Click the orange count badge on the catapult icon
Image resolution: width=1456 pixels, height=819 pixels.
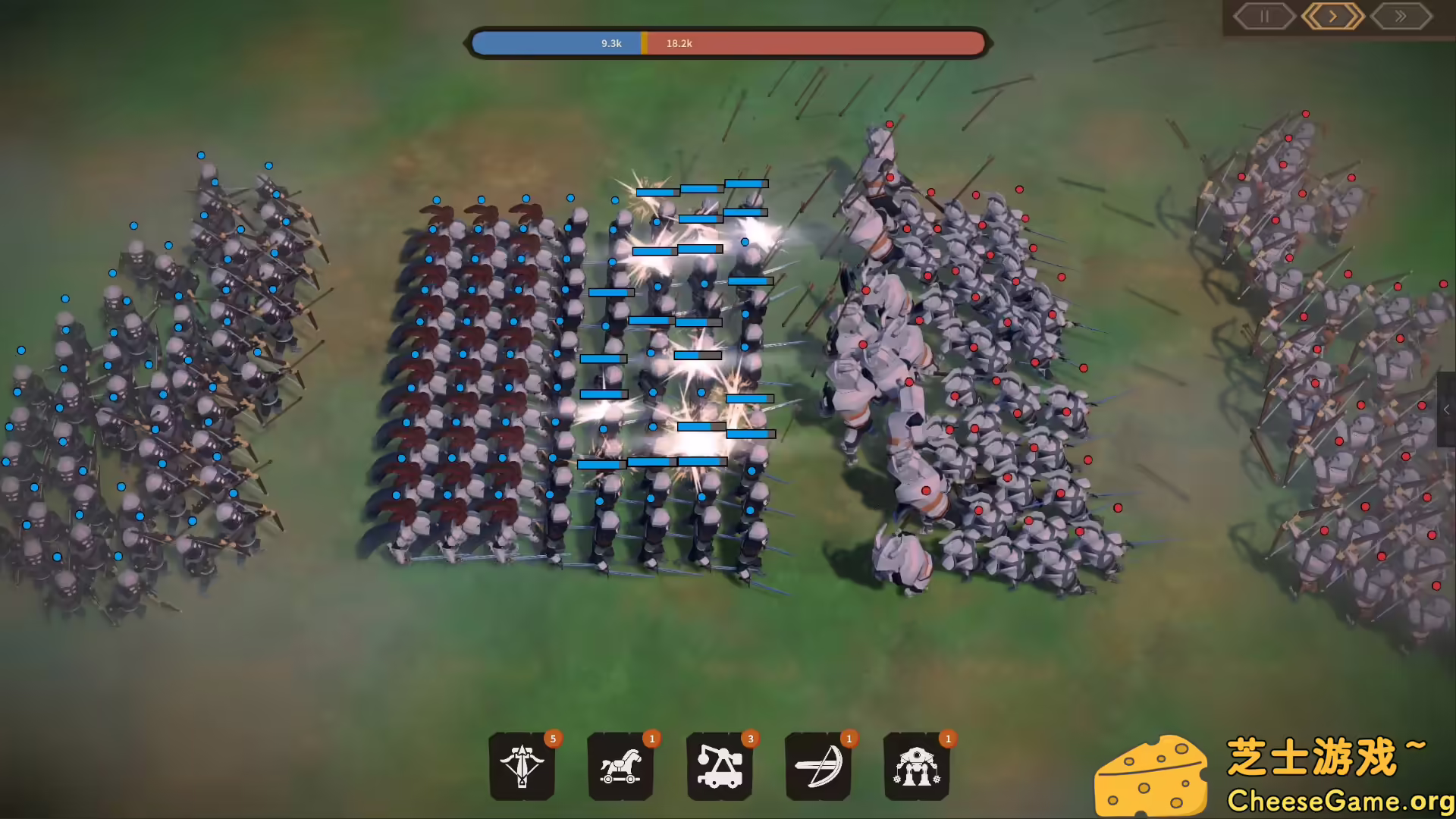coord(751,738)
